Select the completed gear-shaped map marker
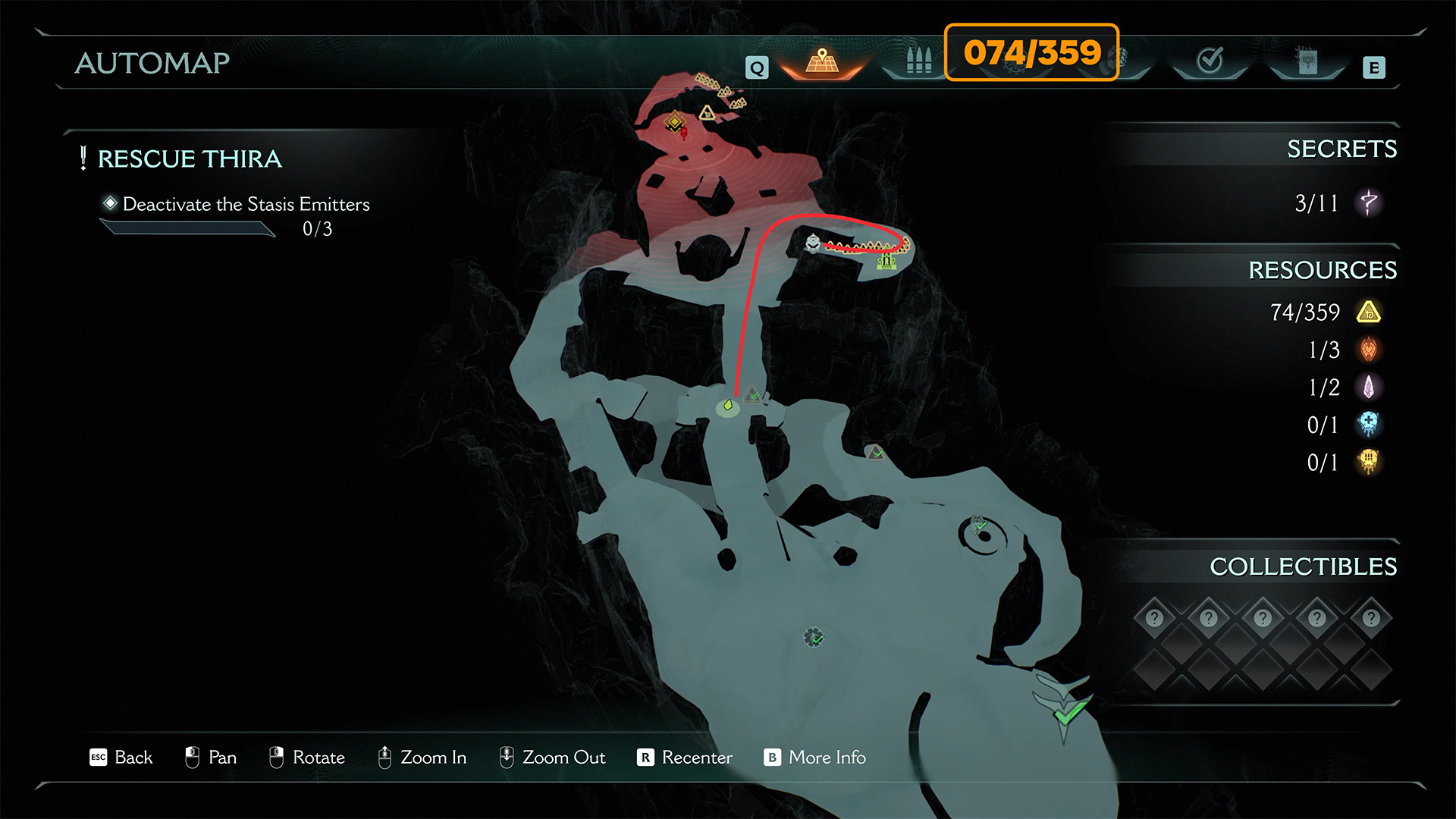Viewport: 1456px width, 819px height. click(814, 637)
